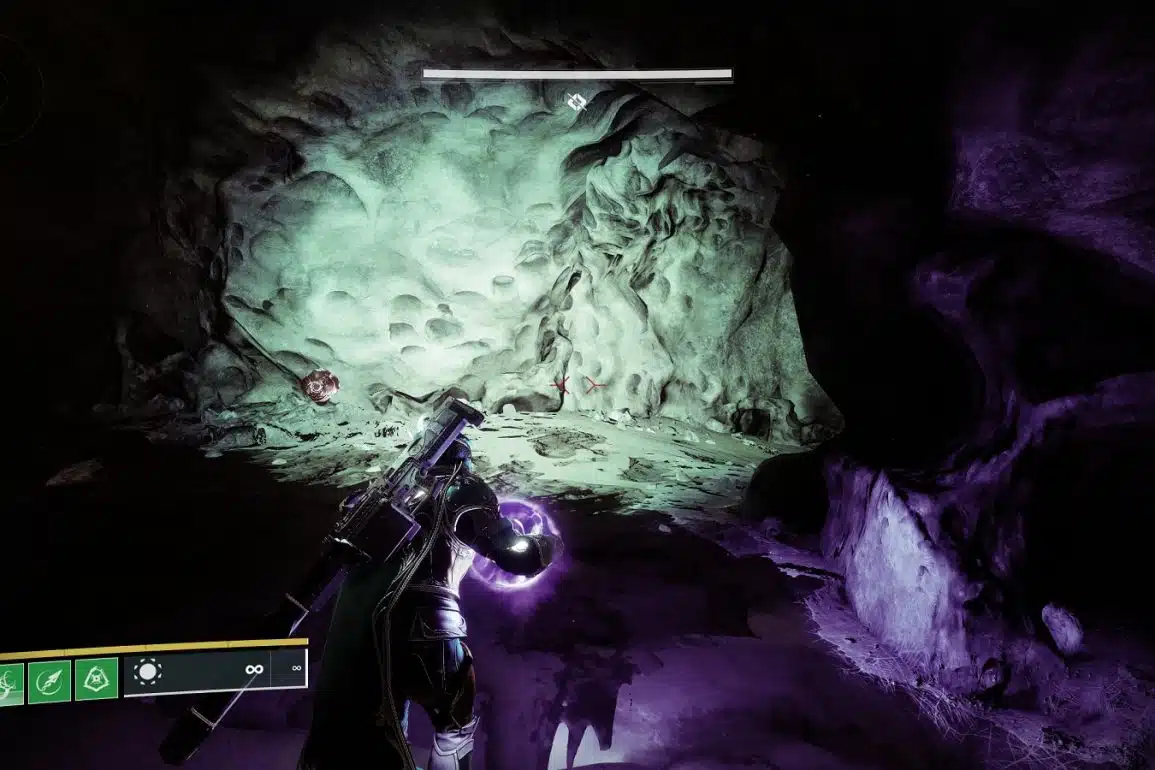Select the equipped weapon slot with the sun icon
This screenshot has width=1155, height=770.
click(148, 672)
